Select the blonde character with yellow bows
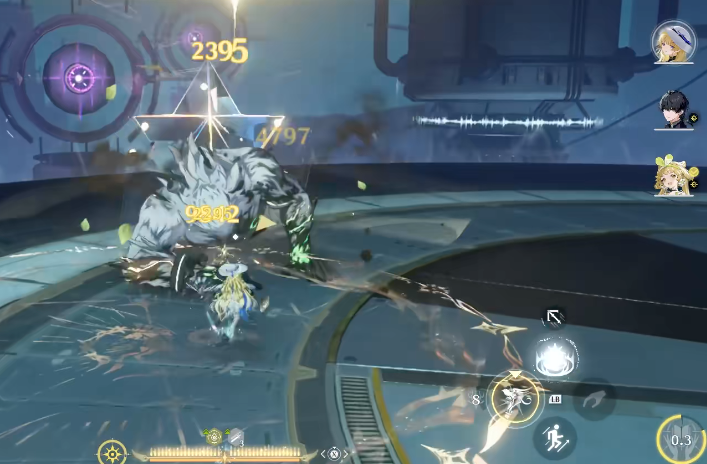Screen dimensions: 707x464 [672, 176]
